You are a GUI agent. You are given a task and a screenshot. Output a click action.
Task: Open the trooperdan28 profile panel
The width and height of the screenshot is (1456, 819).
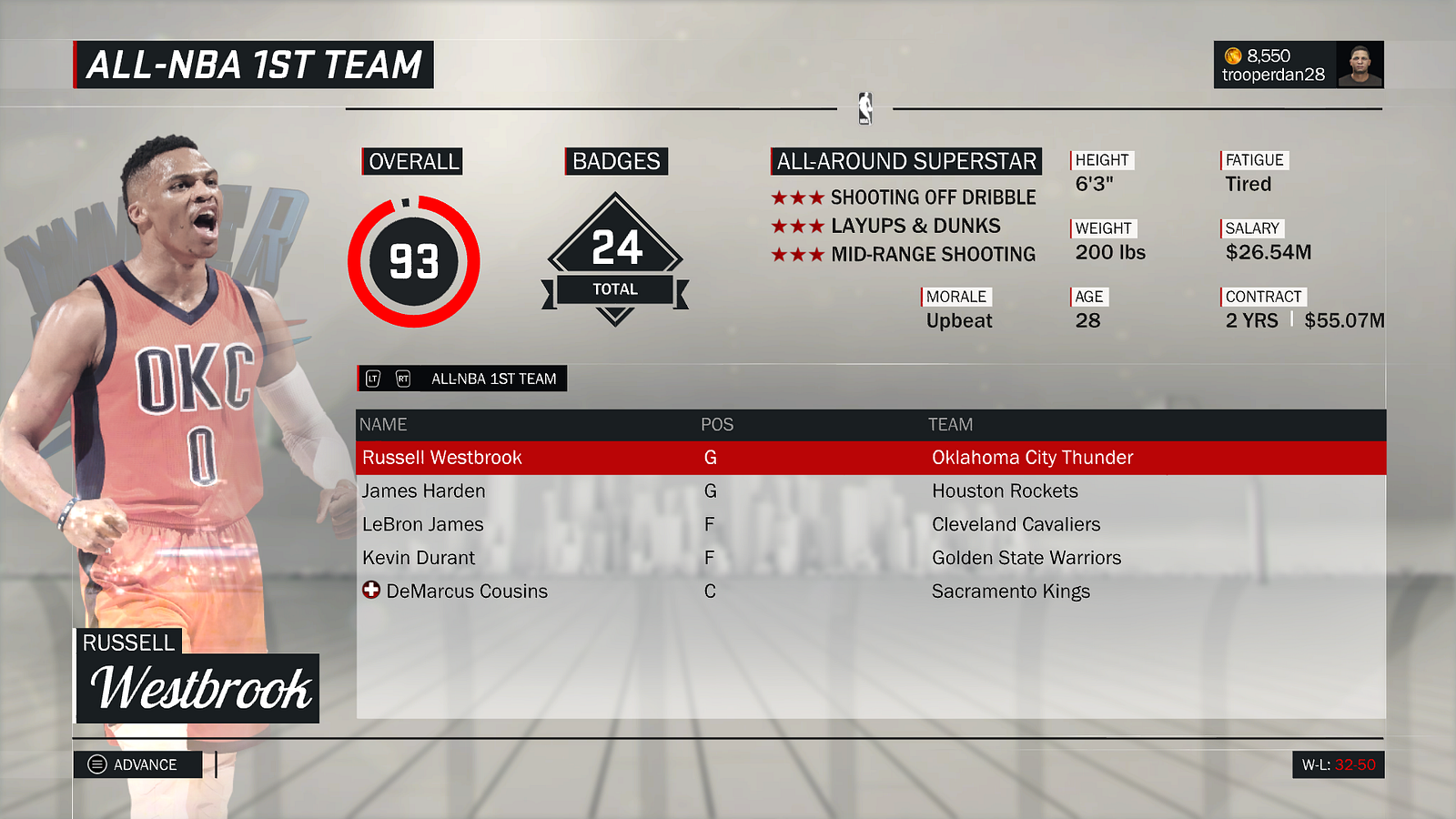(x=1298, y=65)
